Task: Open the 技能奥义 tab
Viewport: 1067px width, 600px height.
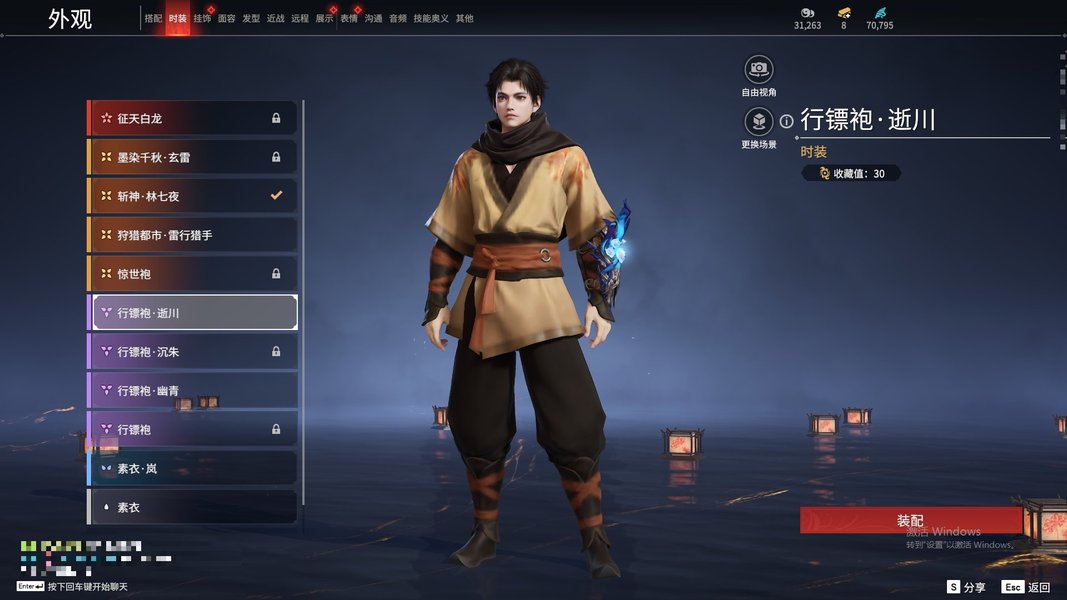Action: point(431,18)
